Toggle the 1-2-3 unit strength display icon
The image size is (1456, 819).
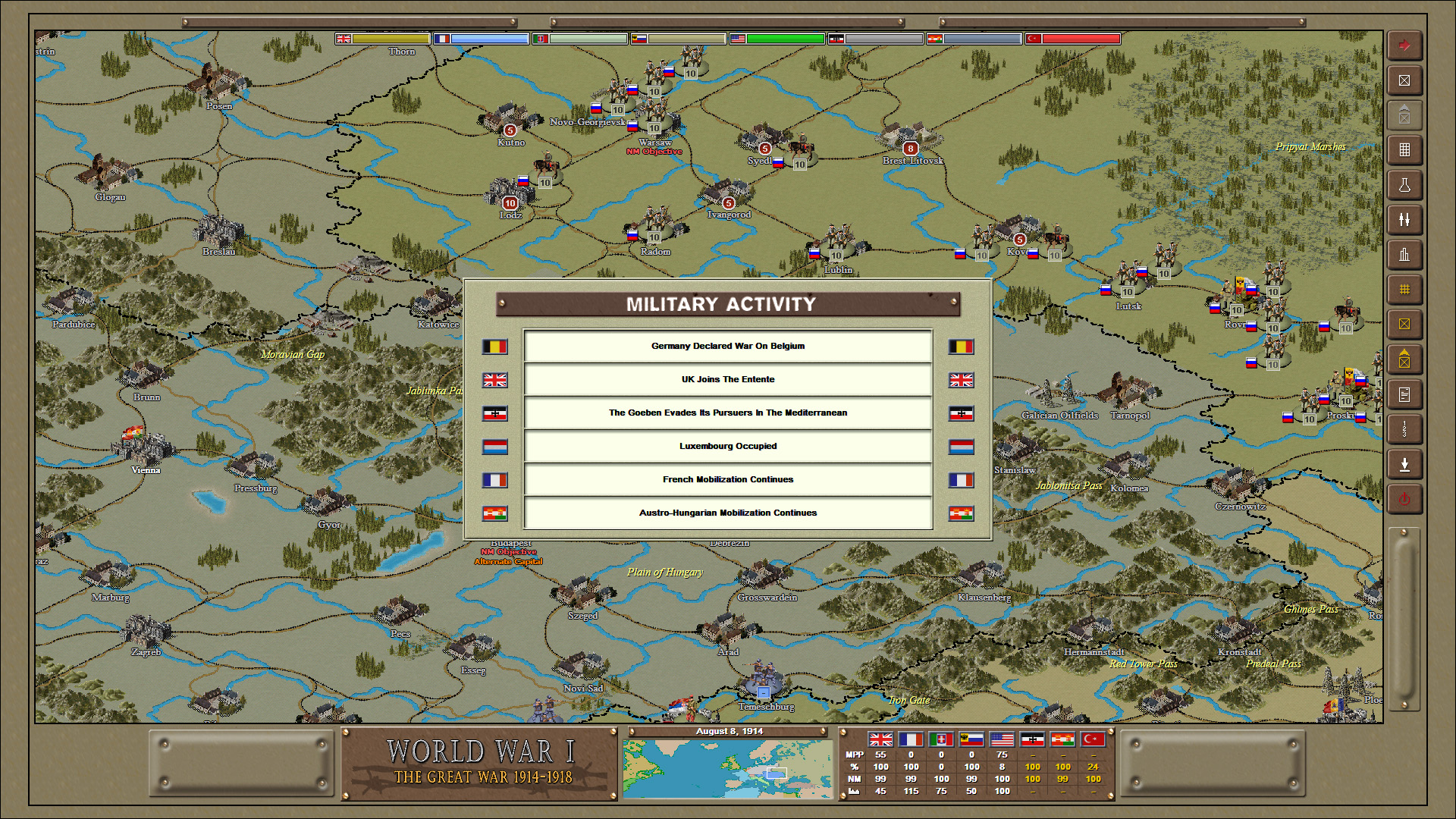[x=1404, y=429]
